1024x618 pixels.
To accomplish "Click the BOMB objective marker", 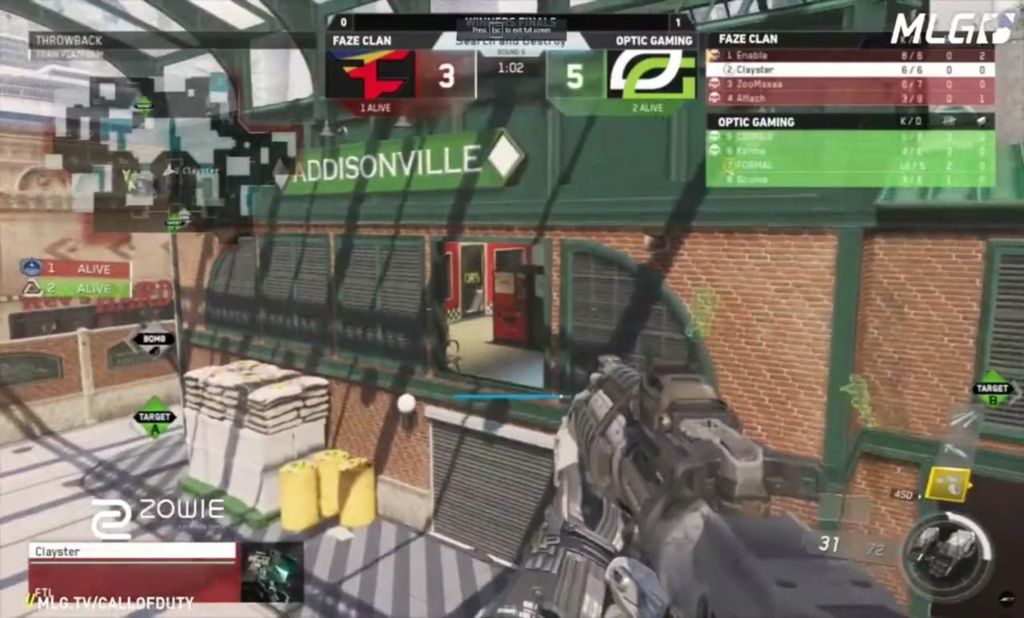I will [153, 339].
